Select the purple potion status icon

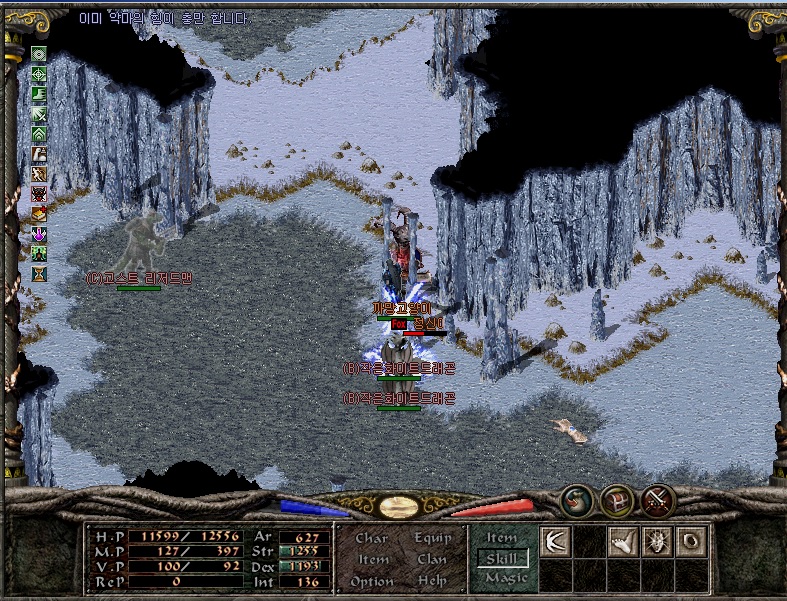click(x=39, y=233)
